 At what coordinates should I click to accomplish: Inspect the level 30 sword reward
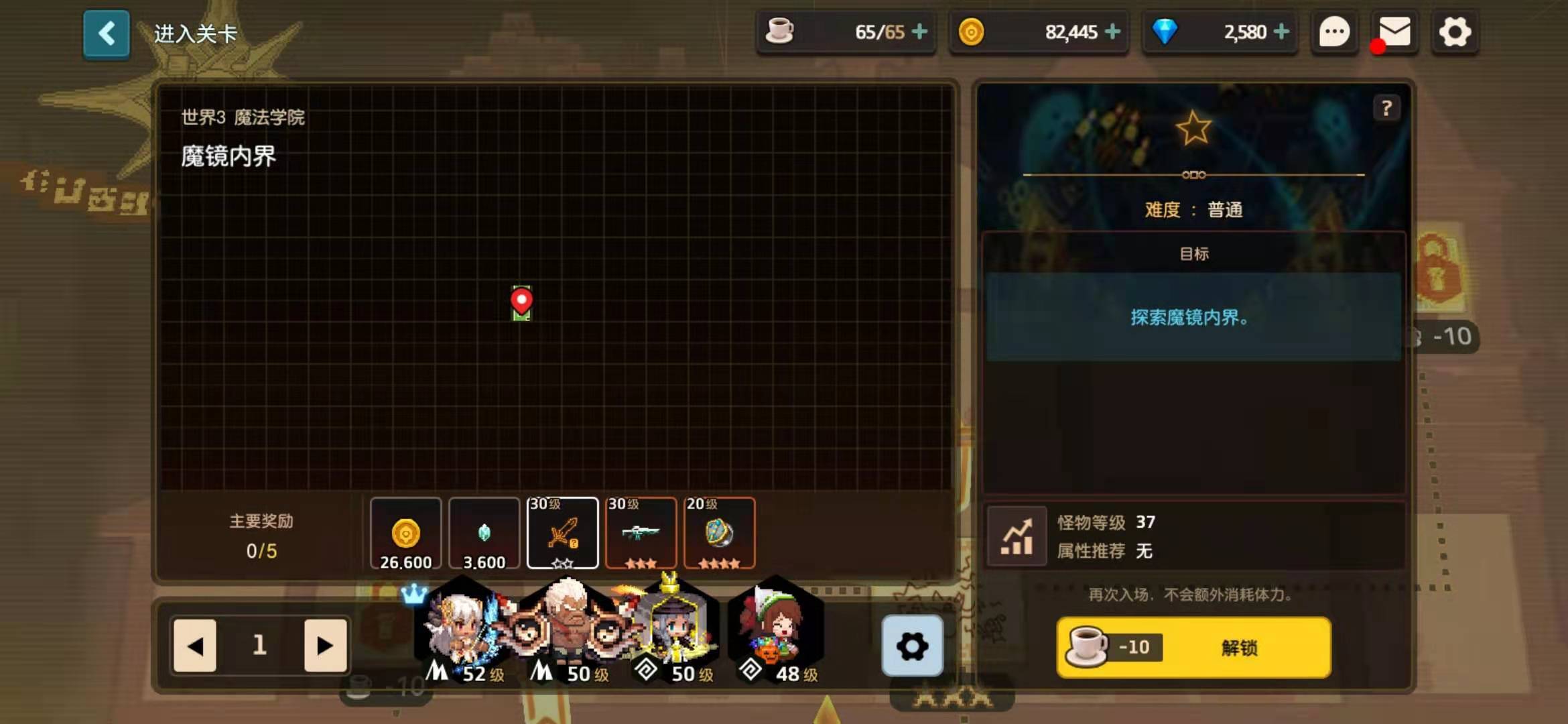coord(562,534)
